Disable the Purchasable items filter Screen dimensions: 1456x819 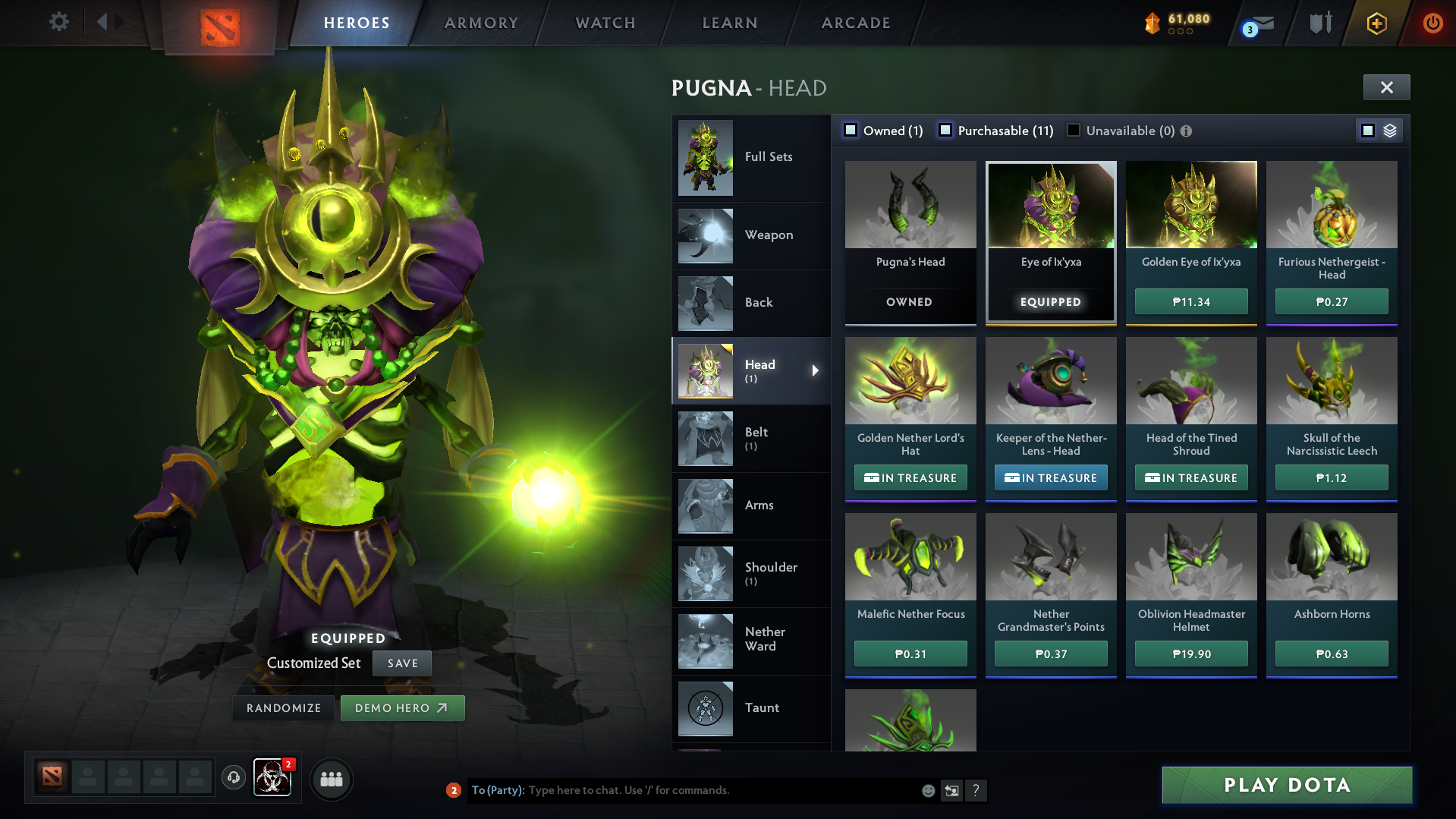click(x=945, y=130)
